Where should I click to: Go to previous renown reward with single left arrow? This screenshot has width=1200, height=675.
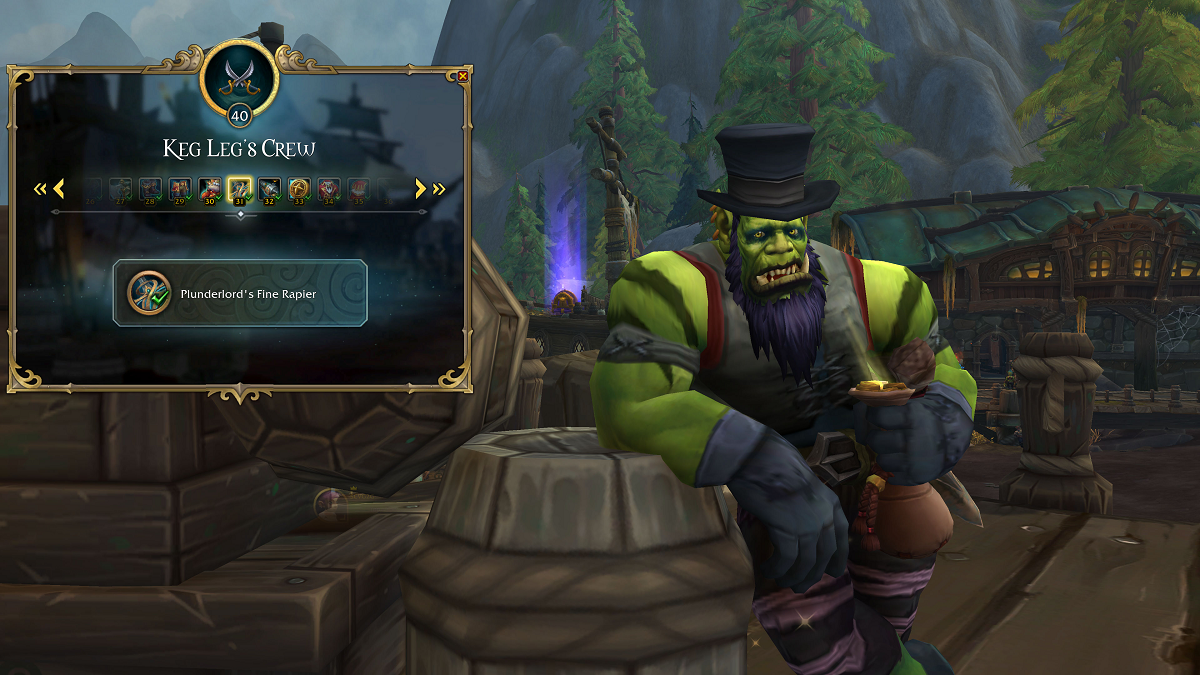pyautogui.click(x=58, y=188)
